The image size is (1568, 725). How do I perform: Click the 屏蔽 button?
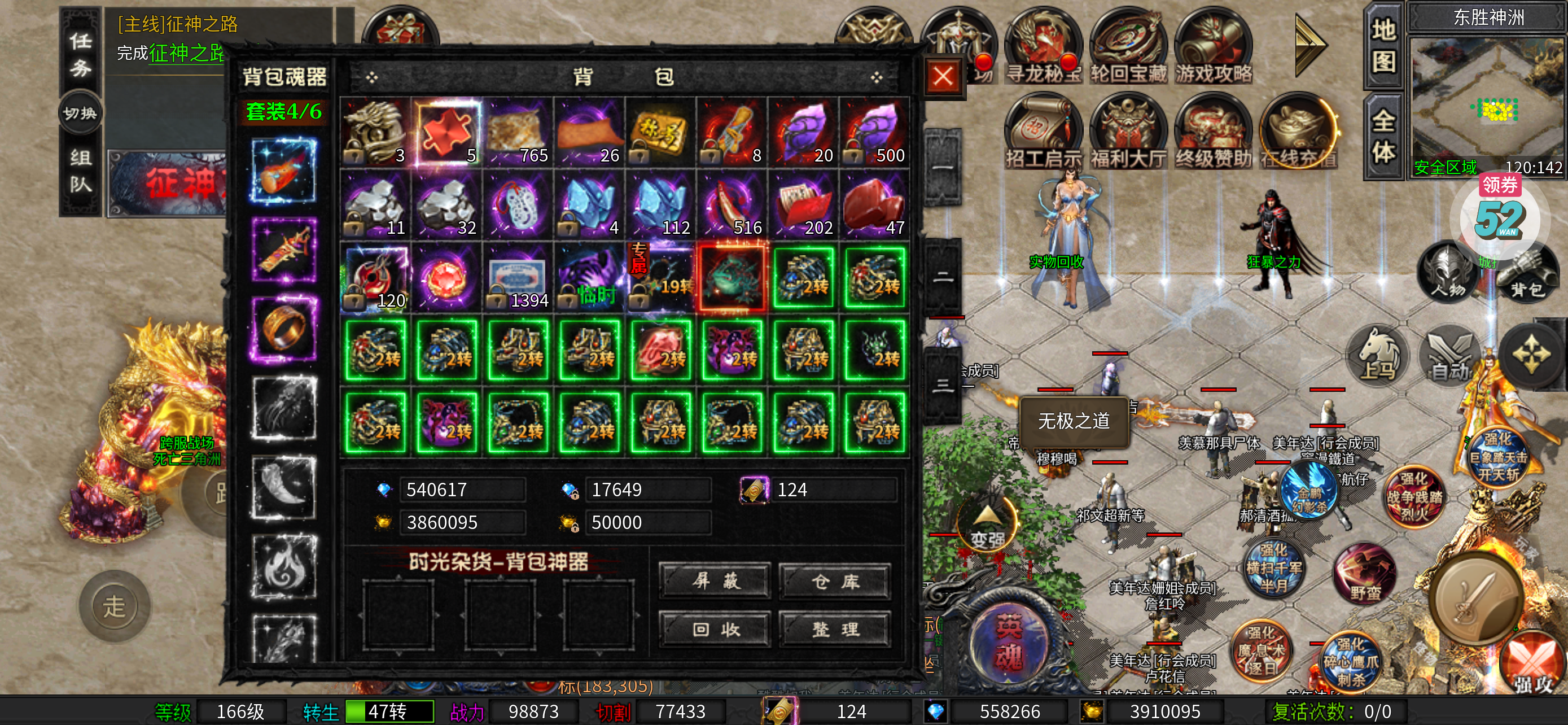point(715,580)
